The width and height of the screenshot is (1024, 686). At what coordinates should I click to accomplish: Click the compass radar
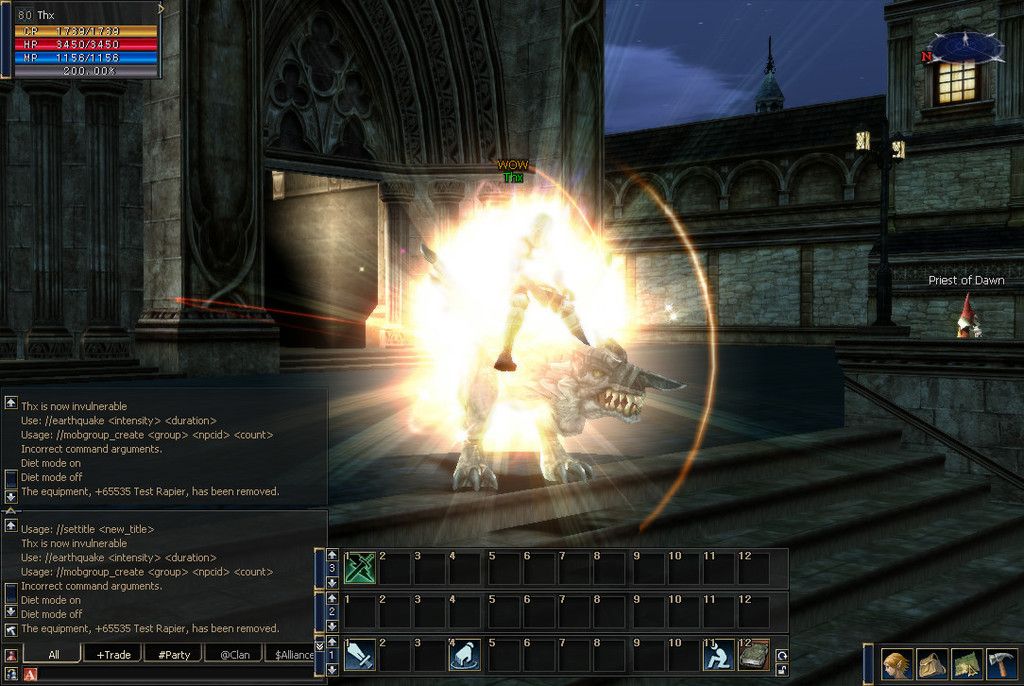[x=965, y=47]
